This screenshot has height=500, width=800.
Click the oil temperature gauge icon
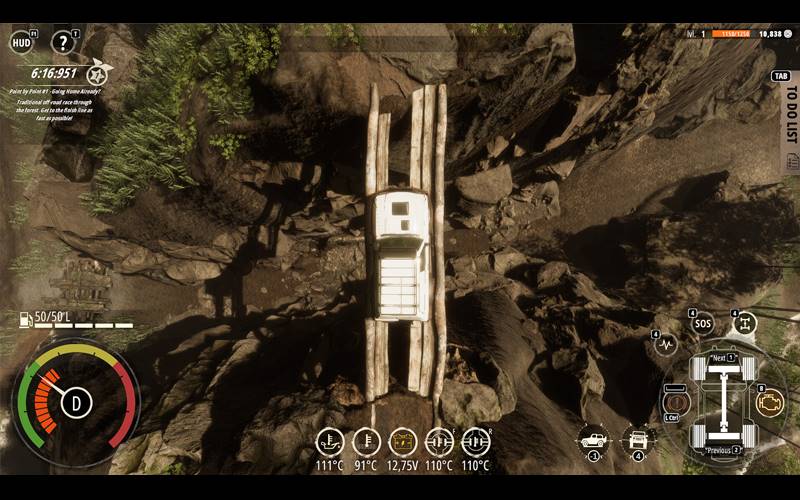tap(330, 441)
